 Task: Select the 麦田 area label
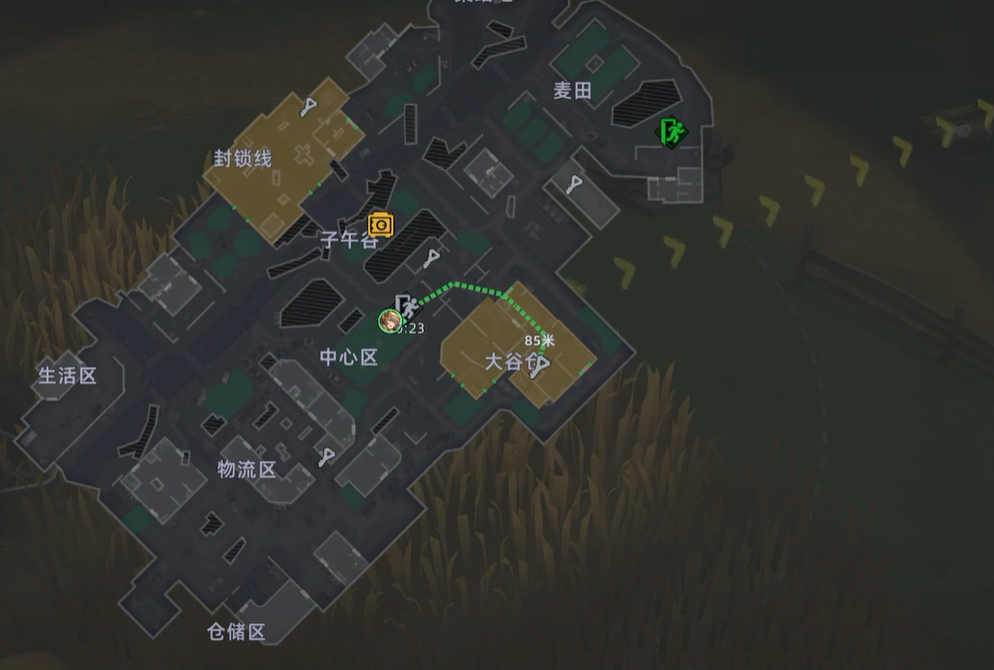pos(573,91)
